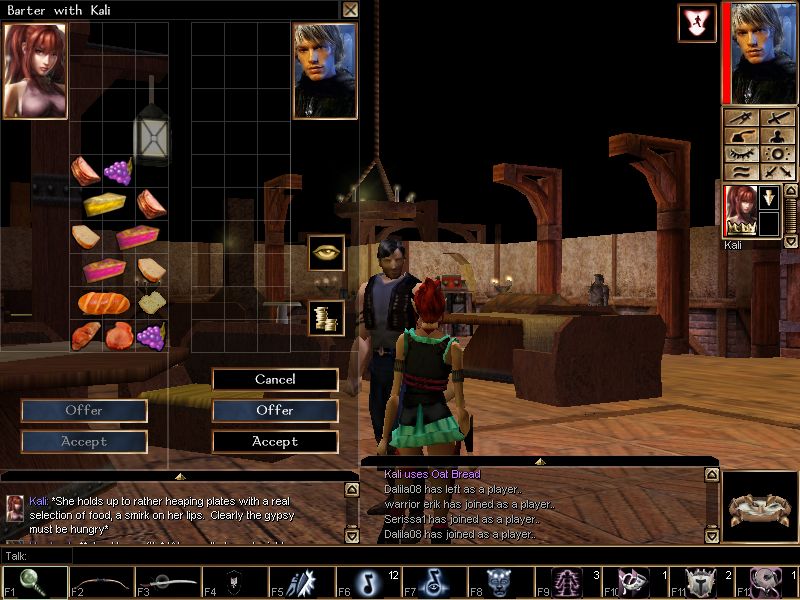This screenshot has width=800, height=600.
Task: Select the F2 bow quickslot
Action: tap(100, 582)
